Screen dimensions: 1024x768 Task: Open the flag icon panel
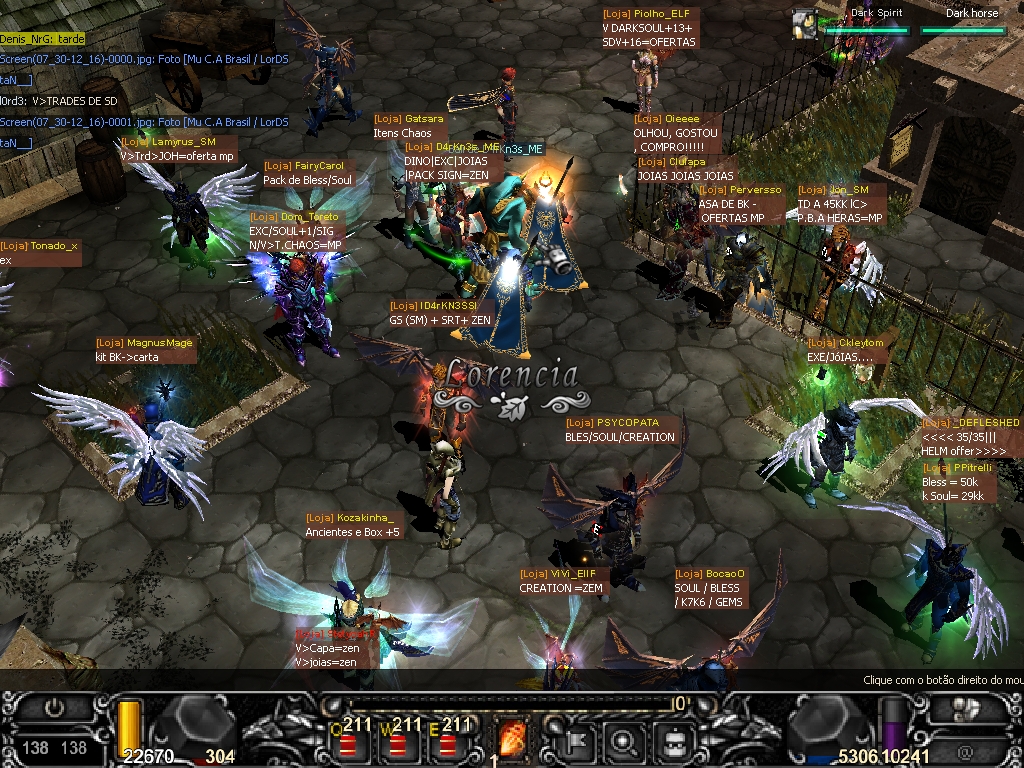(577, 741)
